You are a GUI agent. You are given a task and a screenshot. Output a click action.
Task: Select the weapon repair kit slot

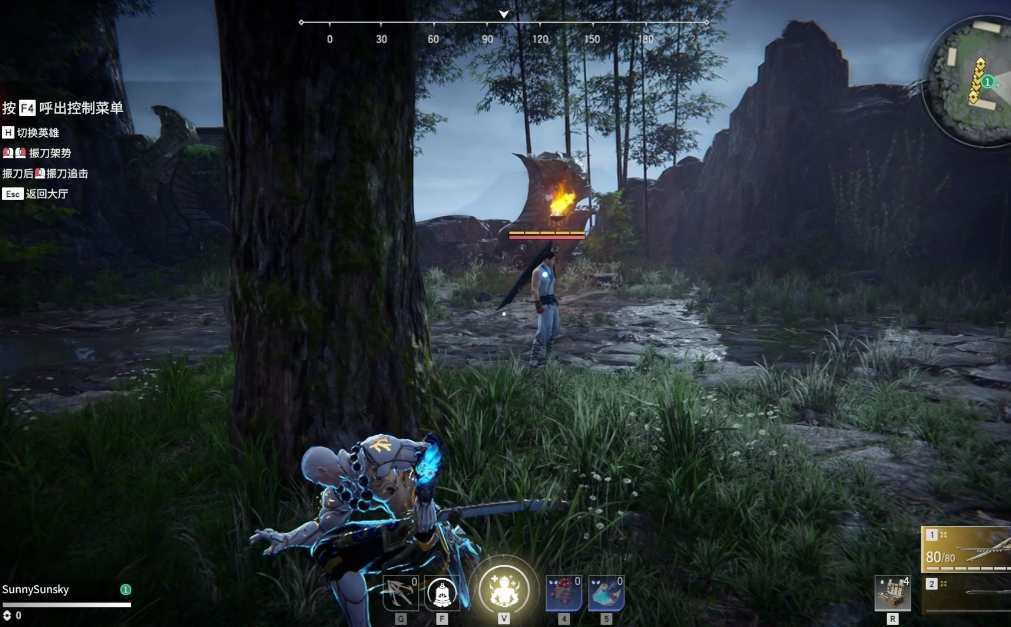[892, 593]
